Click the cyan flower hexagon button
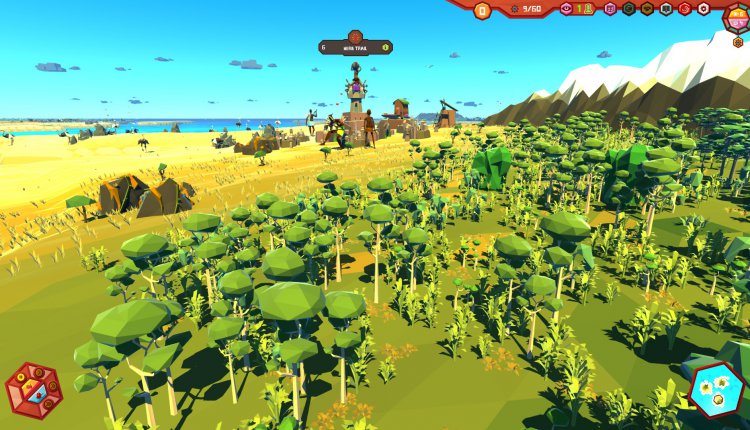This screenshot has width=750, height=430. tap(716, 388)
